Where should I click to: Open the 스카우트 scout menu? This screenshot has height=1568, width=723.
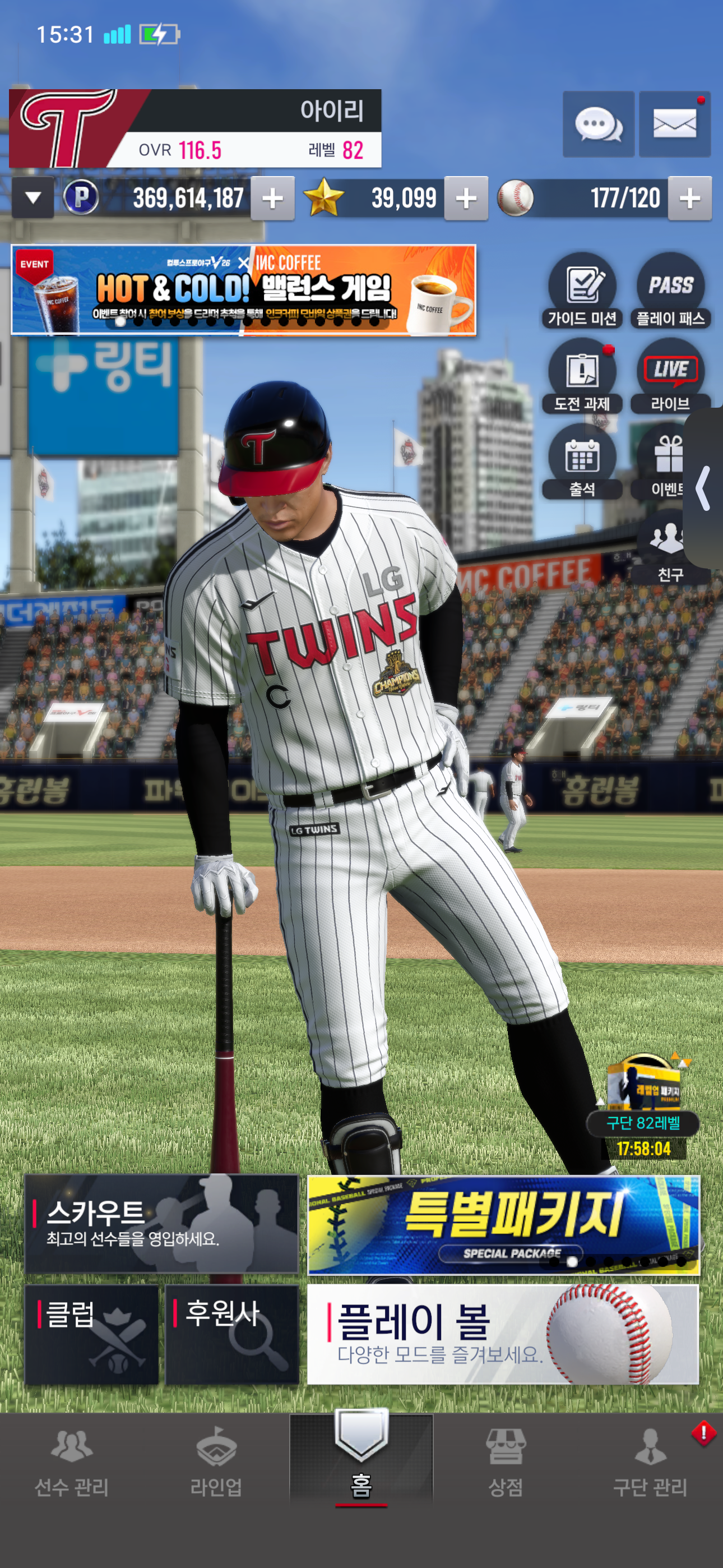162,1224
